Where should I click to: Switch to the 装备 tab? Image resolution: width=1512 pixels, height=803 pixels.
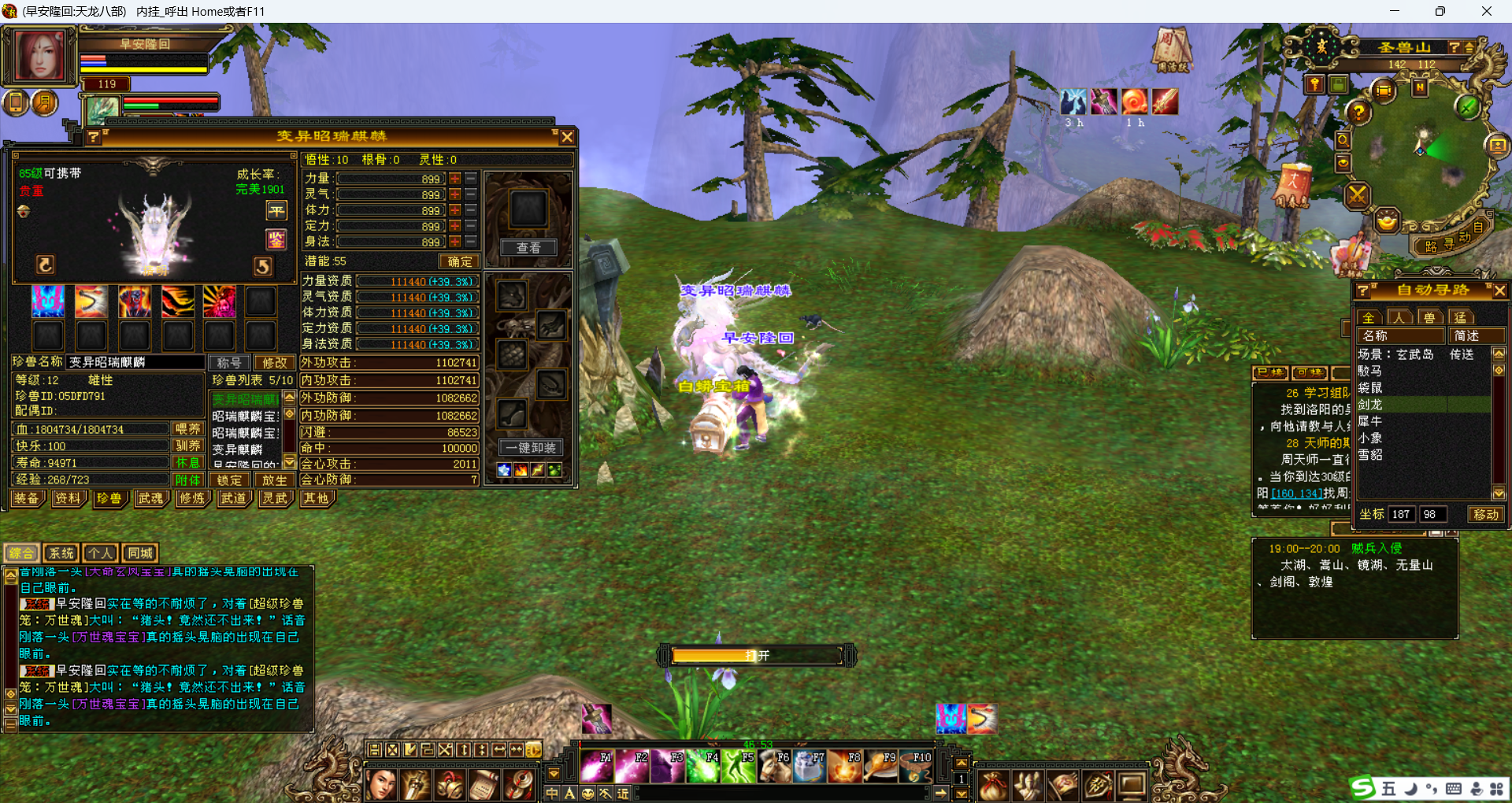(x=27, y=498)
